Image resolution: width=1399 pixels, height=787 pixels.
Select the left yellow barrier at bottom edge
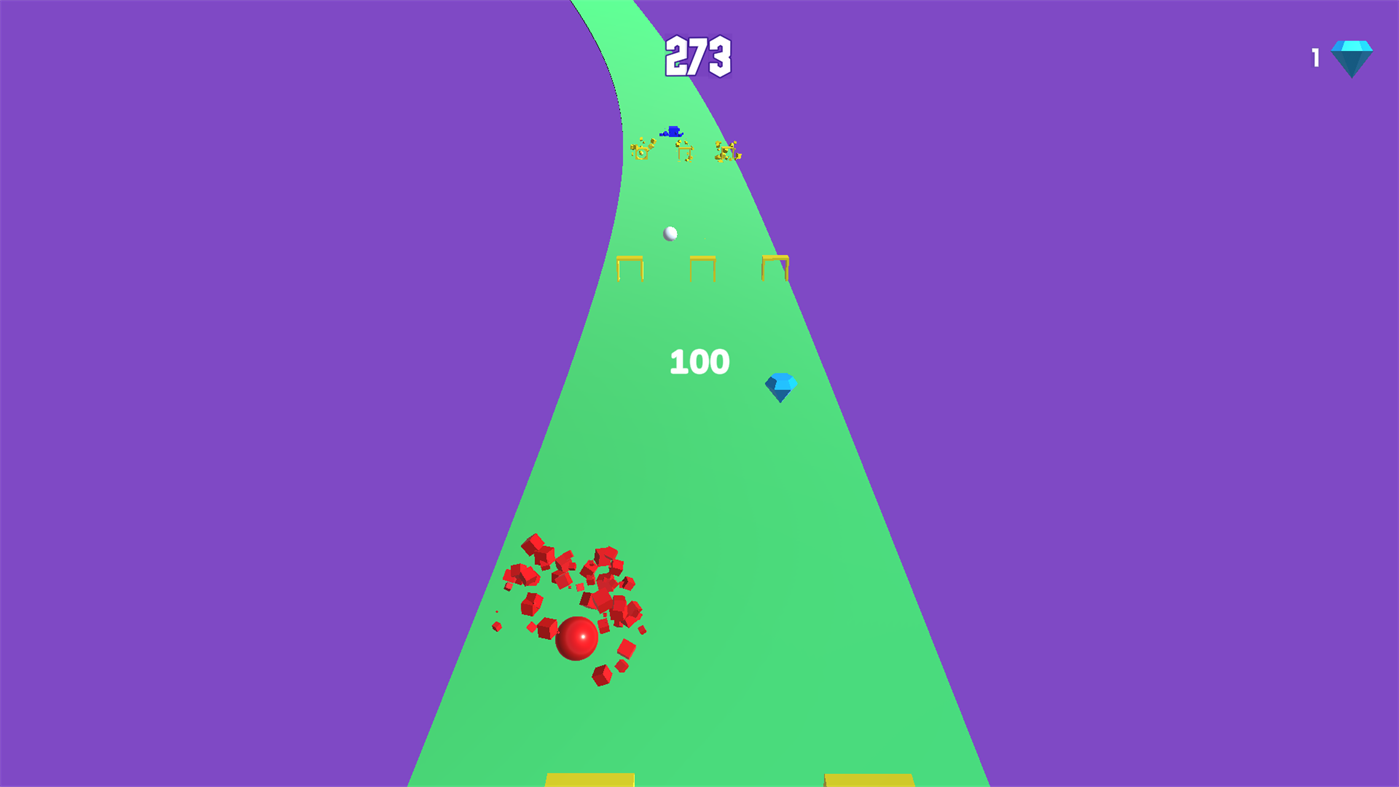(x=590, y=779)
